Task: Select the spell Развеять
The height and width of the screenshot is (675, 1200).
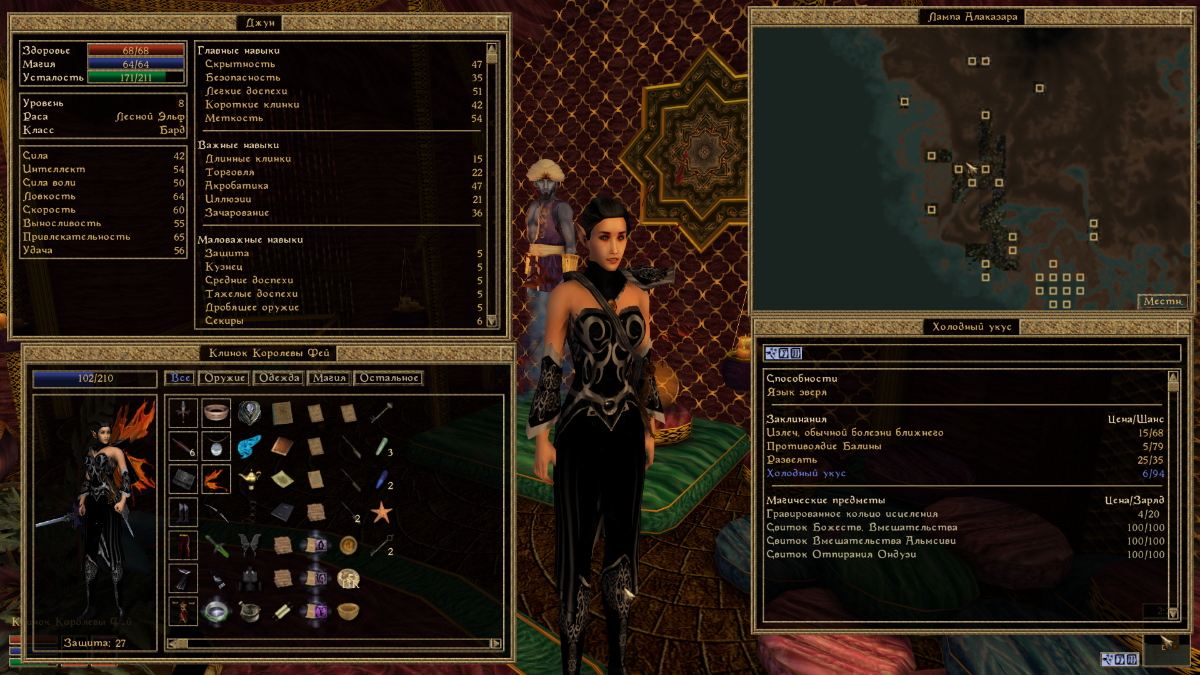Action: click(791, 460)
